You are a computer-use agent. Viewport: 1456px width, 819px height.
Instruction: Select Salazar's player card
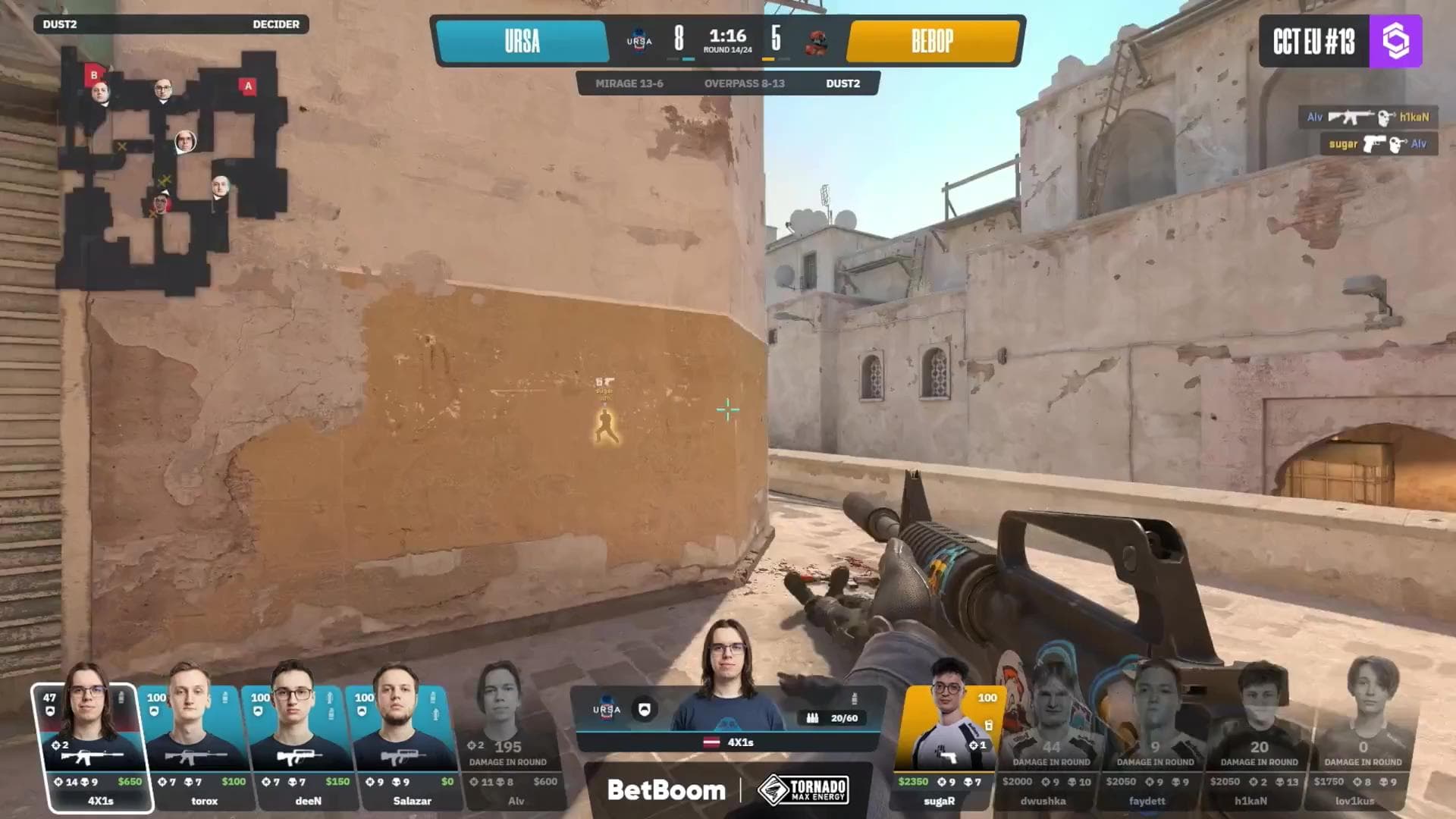[x=403, y=747]
